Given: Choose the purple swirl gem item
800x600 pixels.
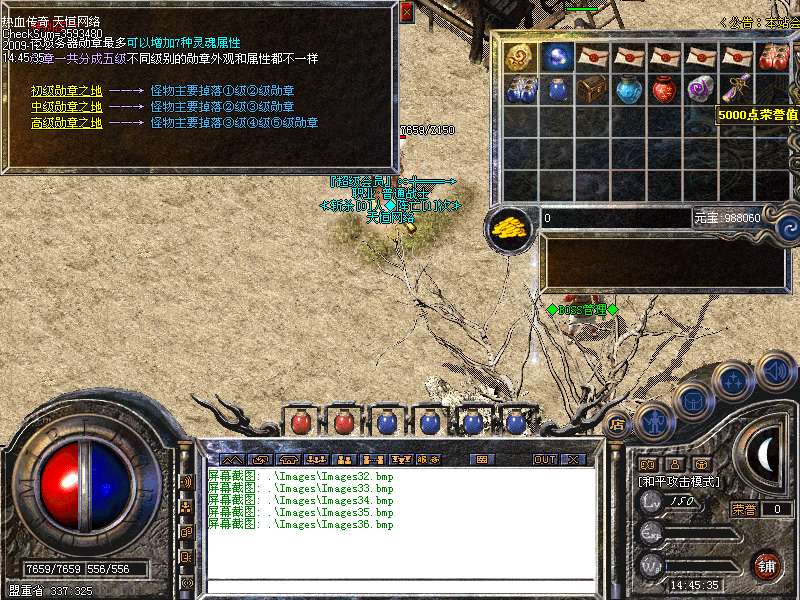Looking at the screenshot, I should (701, 89).
